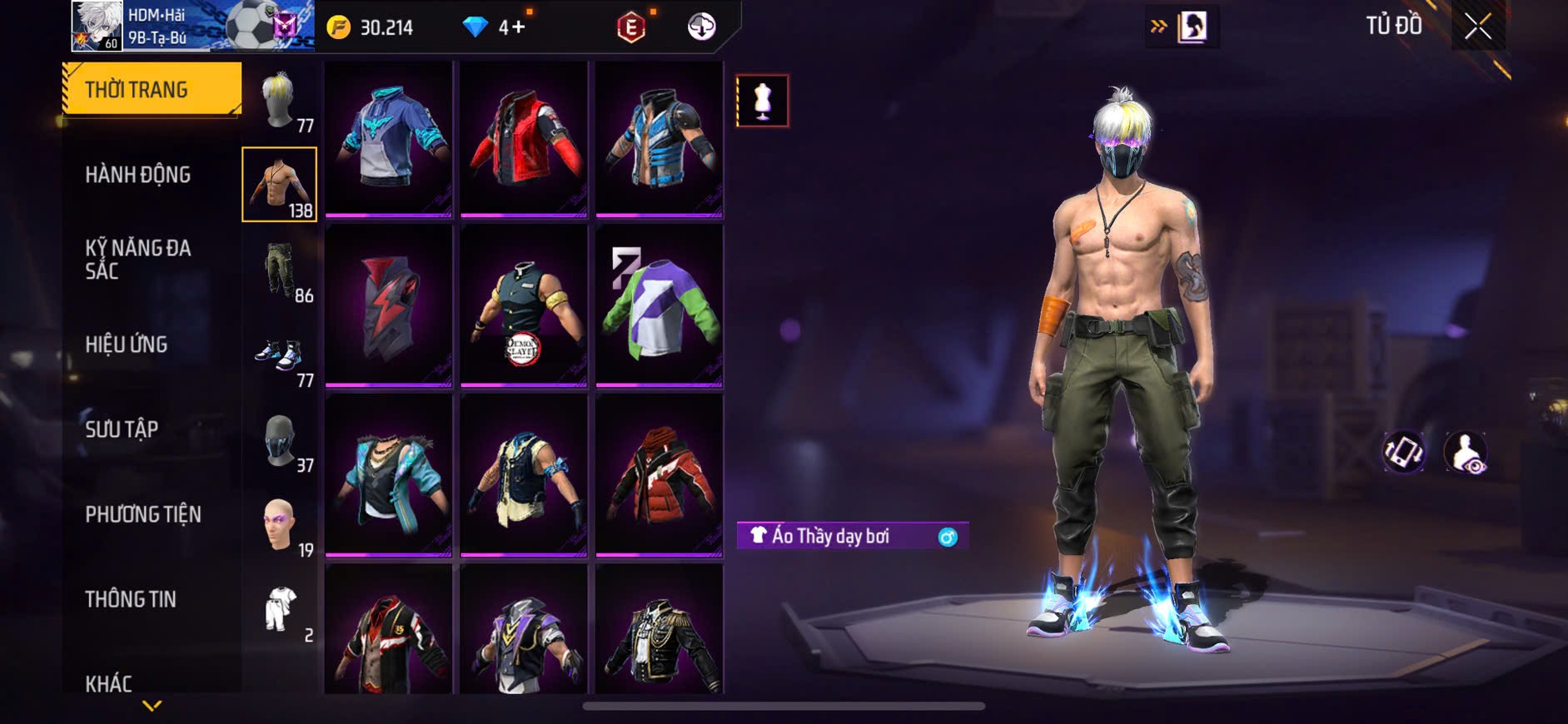Go to the Hiệu Ứng tab

coord(127,344)
